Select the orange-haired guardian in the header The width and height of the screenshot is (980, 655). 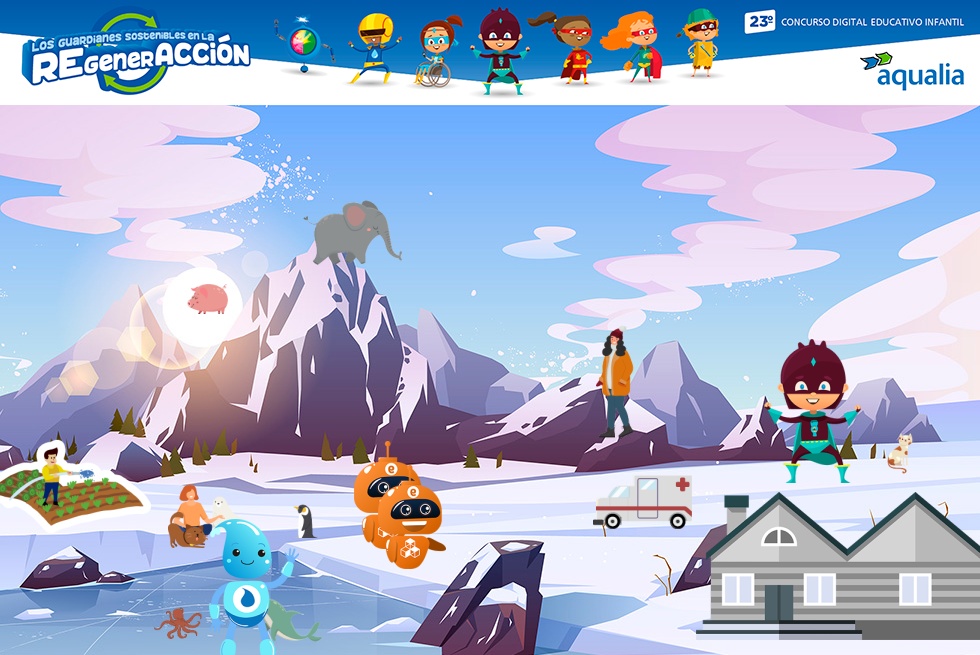[x=634, y=46]
